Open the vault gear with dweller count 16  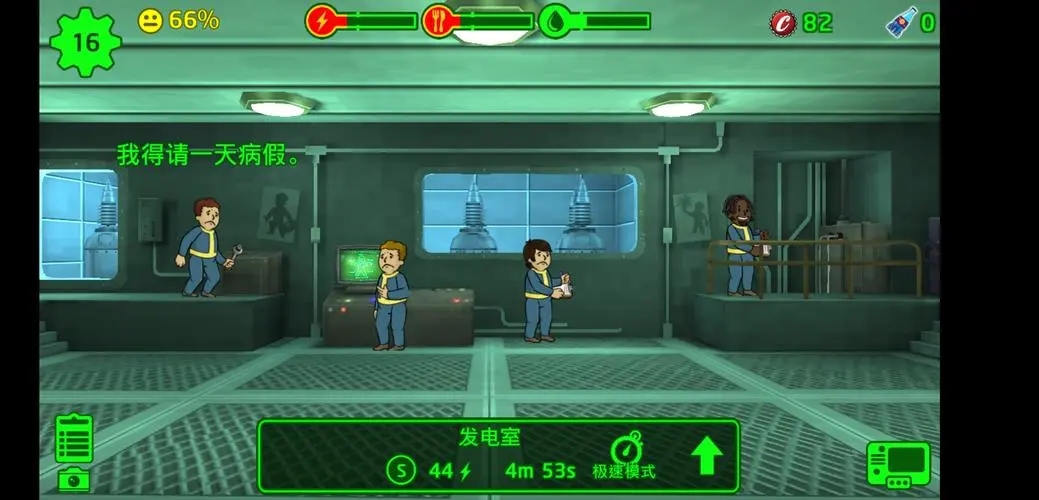[85, 42]
